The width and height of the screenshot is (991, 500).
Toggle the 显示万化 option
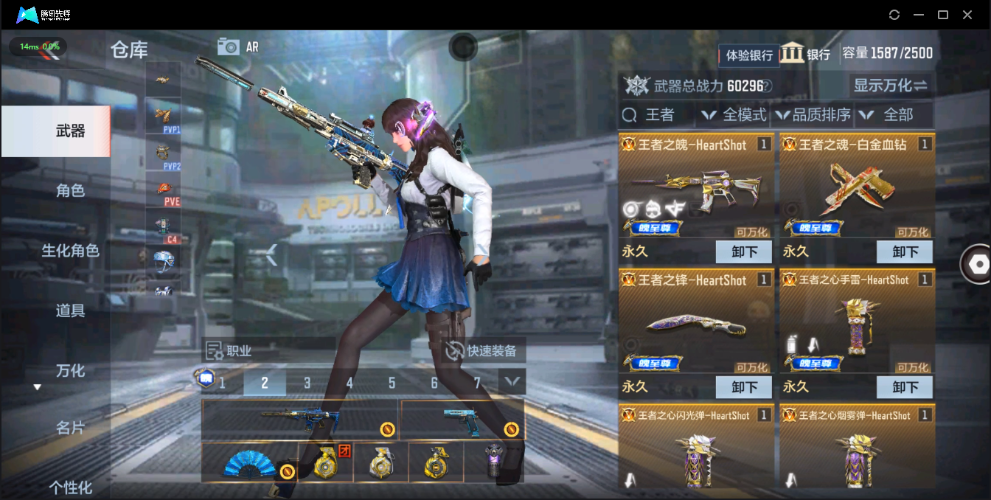point(890,85)
